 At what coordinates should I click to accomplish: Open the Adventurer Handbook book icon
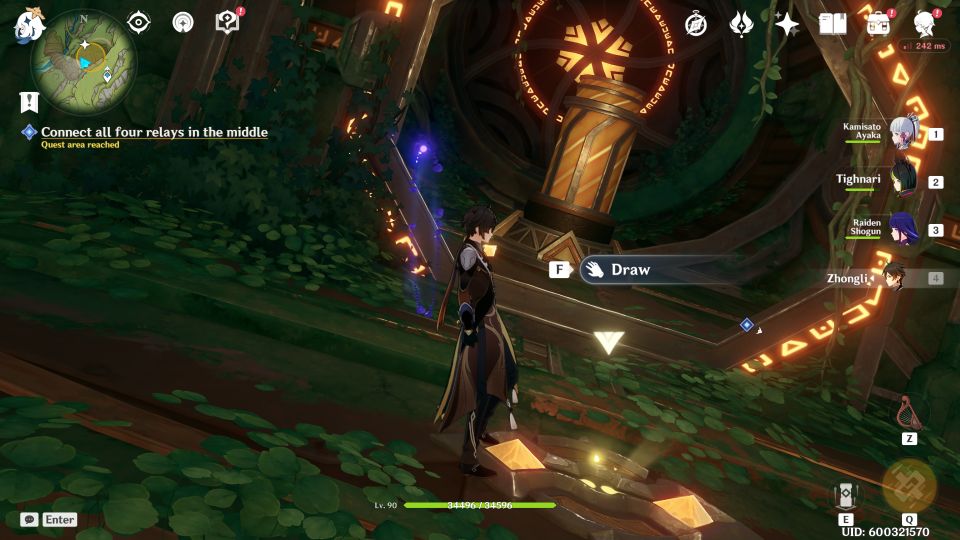[832, 24]
